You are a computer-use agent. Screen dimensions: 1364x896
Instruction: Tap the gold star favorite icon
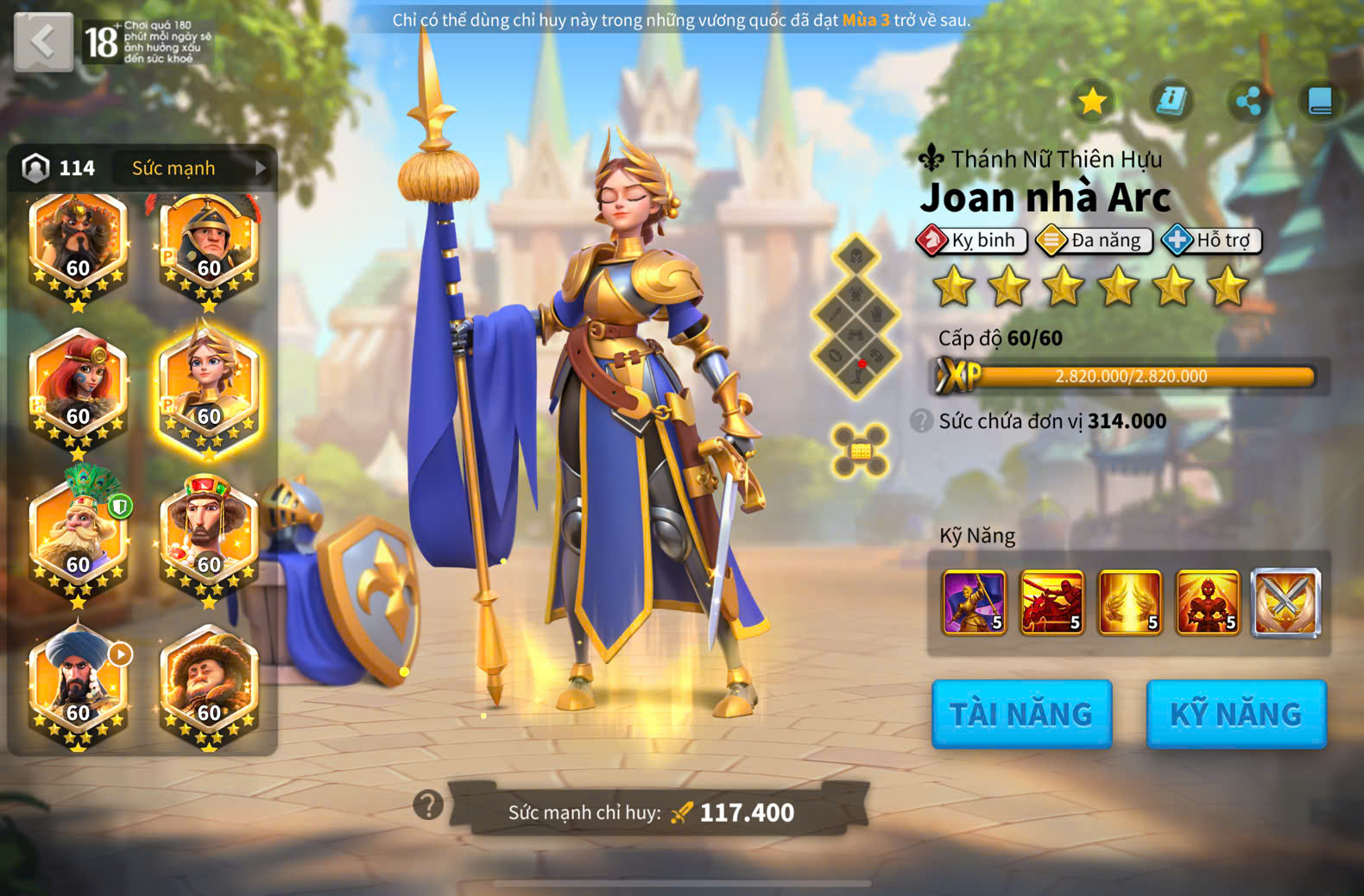click(1092, 102)
